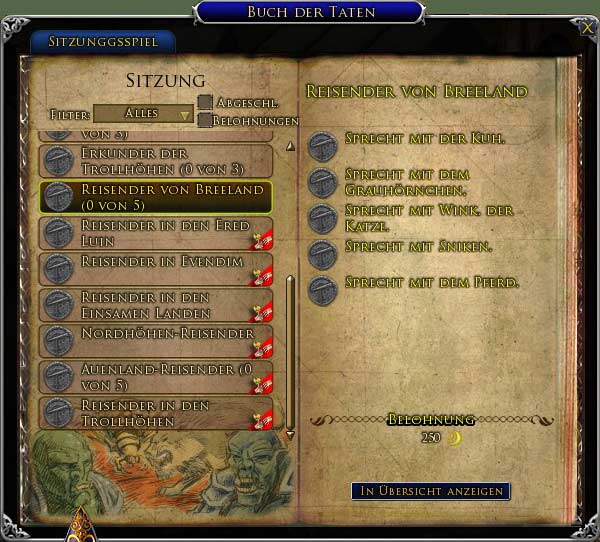Open Reisender in den Trollhöhen deed

tap(155, 412)
